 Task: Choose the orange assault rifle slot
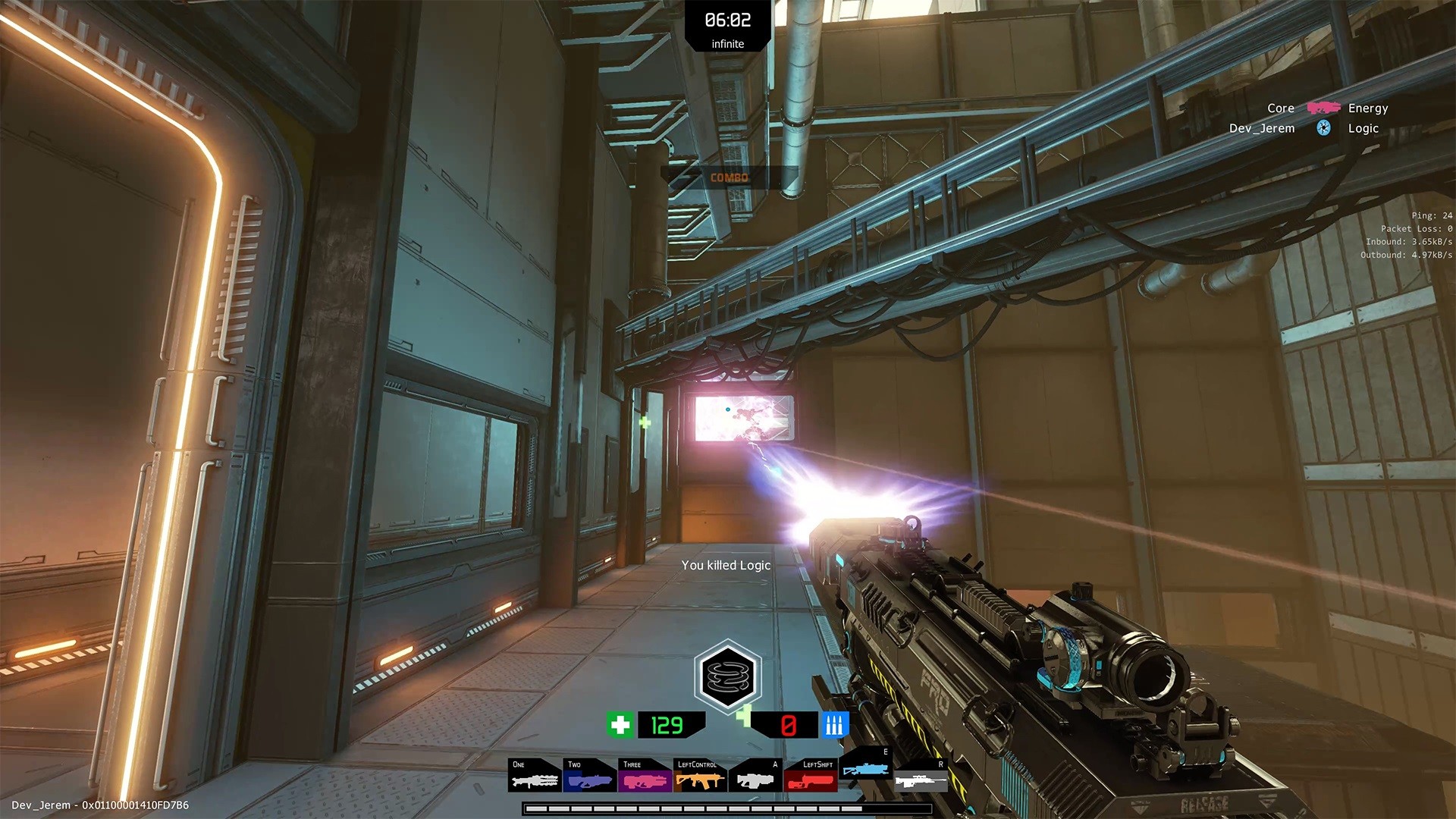tap(700, 776)
